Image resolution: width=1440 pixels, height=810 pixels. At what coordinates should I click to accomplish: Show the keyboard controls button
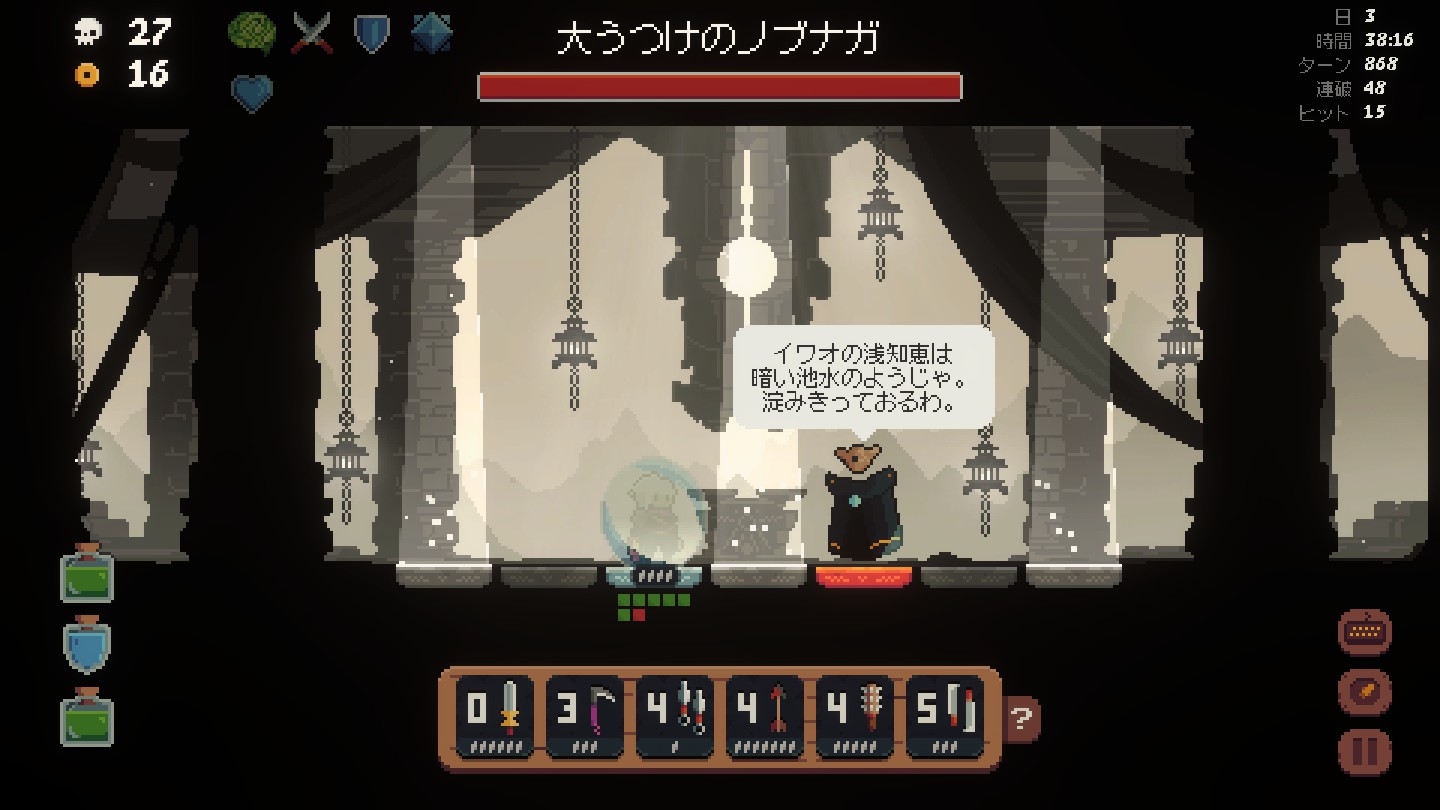pos(1364,632)
